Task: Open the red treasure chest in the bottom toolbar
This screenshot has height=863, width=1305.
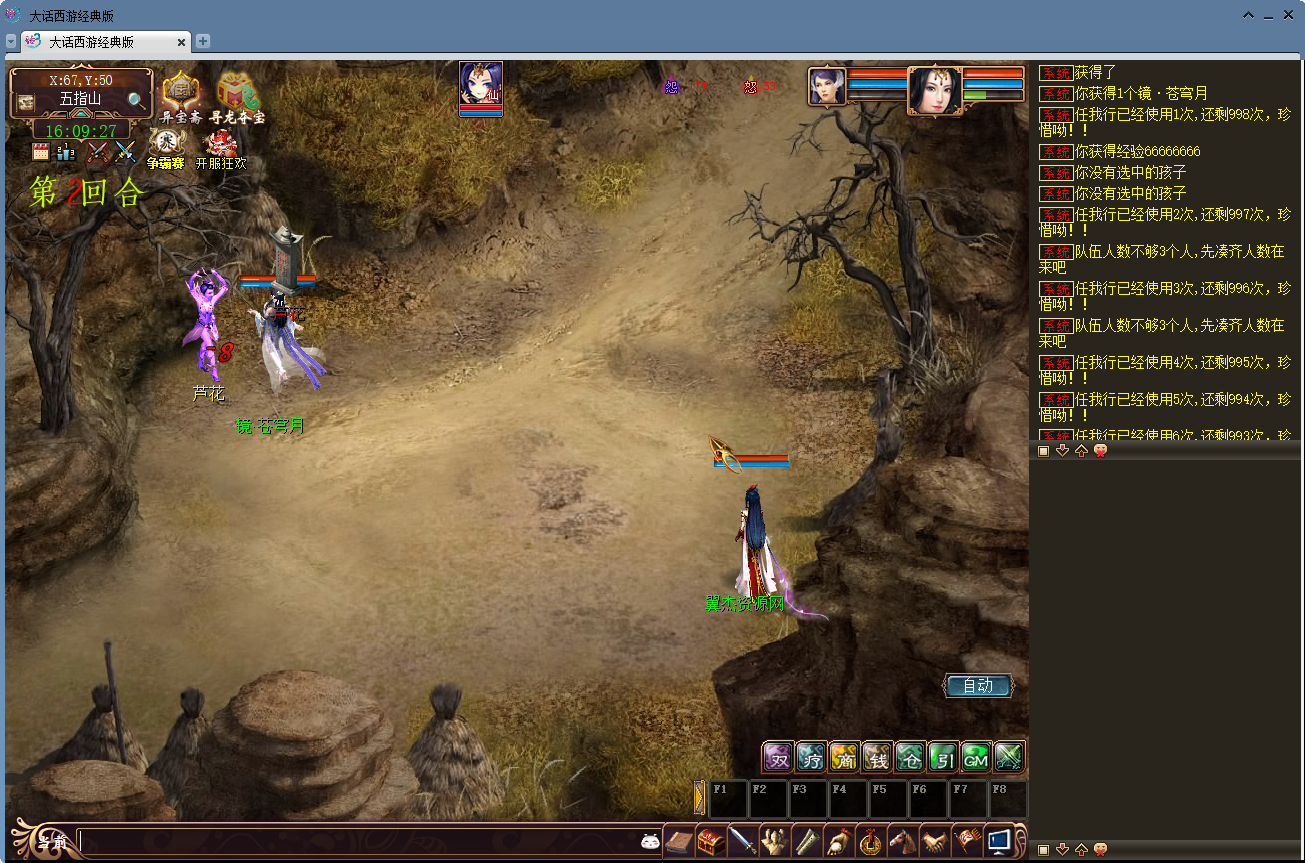Action: (711, 841)
